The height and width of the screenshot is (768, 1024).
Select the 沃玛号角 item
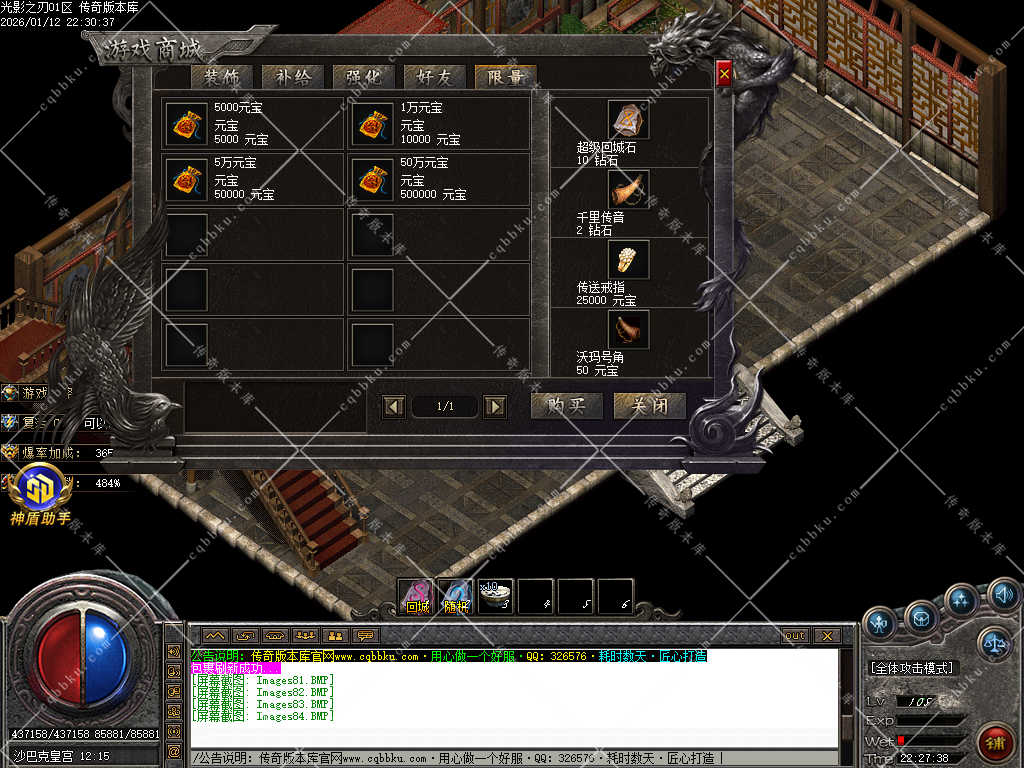tap(629, 329)
